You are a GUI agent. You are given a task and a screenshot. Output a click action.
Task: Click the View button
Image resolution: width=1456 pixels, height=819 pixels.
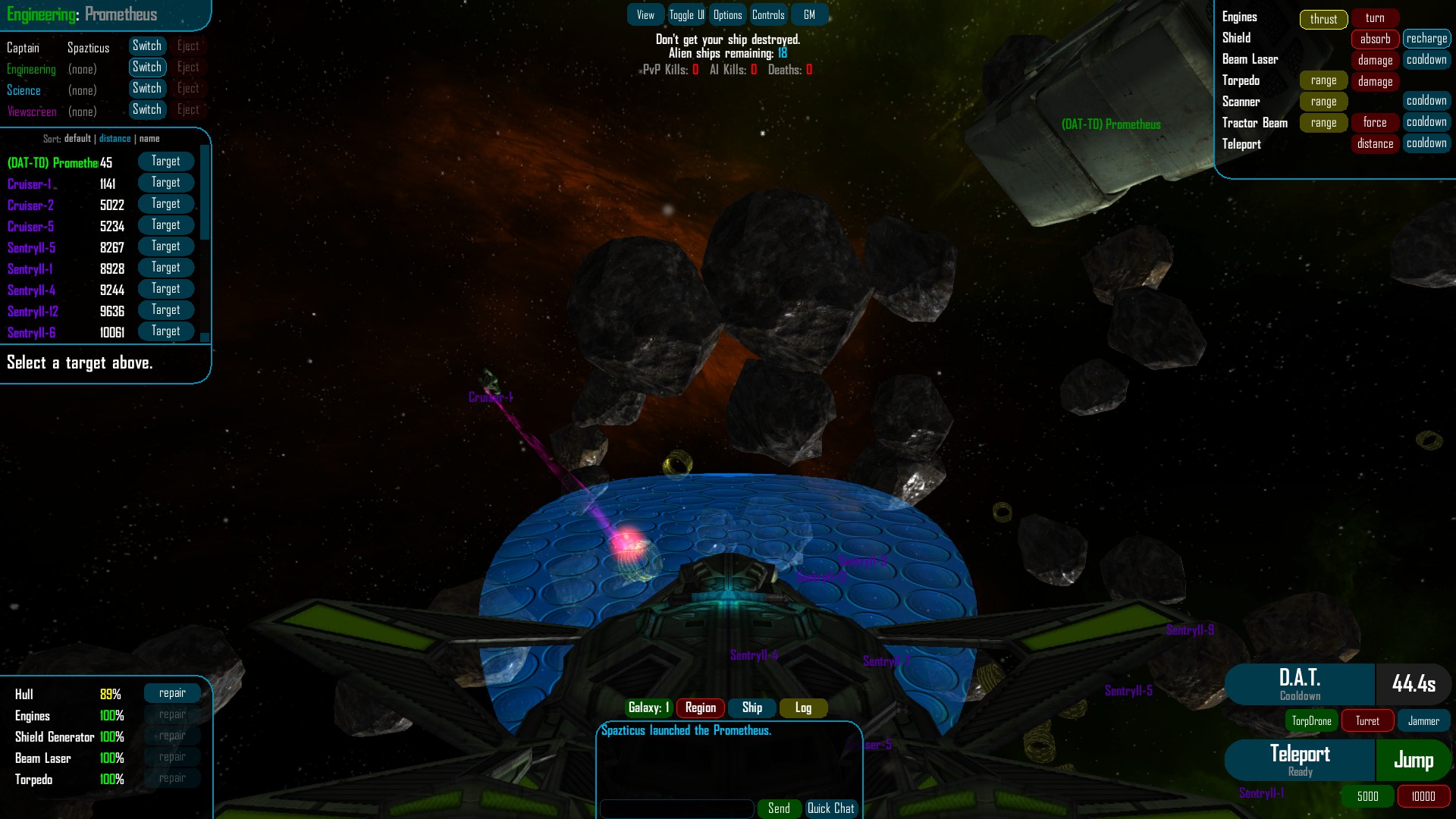644,14
